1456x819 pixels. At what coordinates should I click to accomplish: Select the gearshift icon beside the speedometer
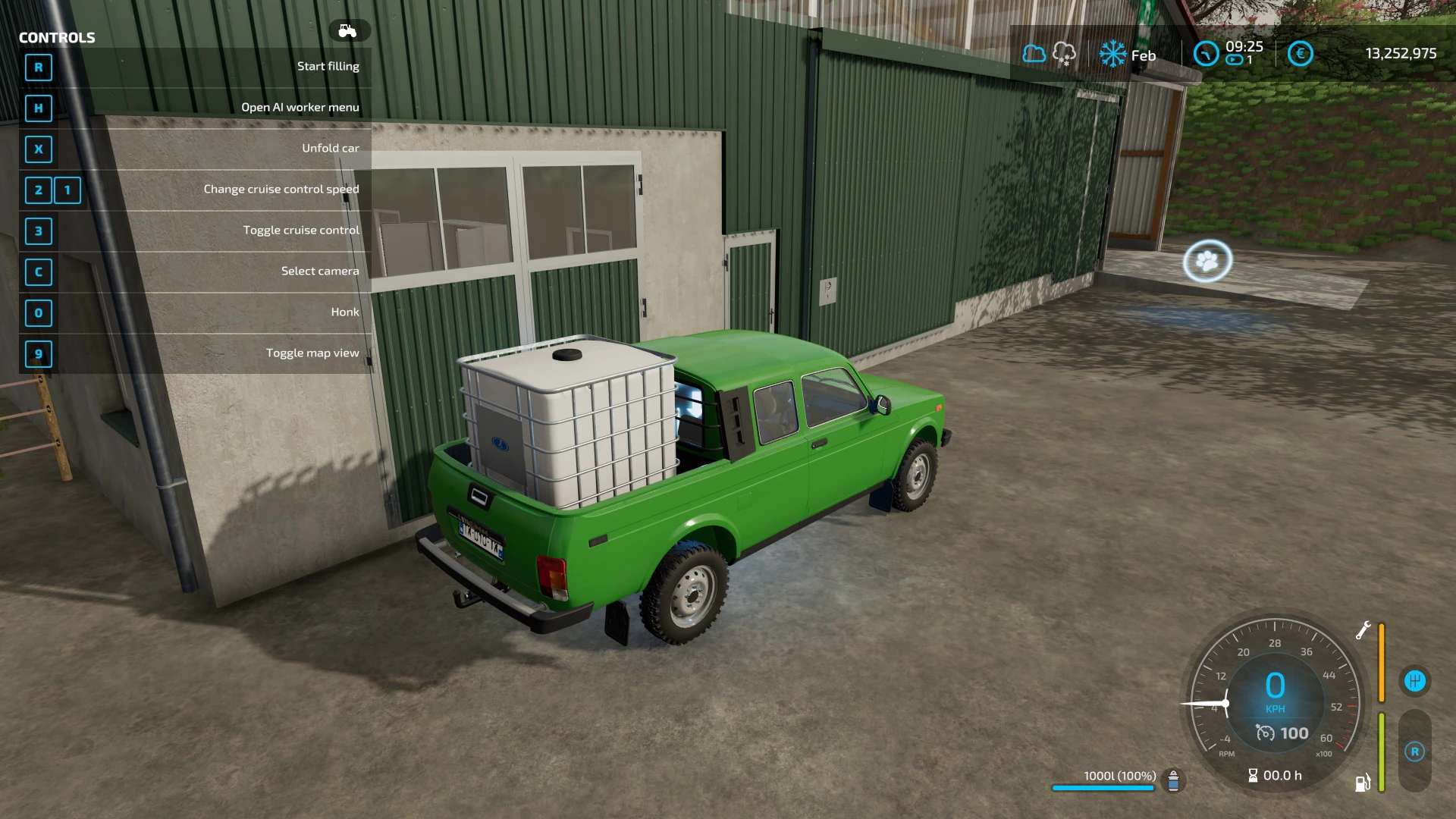pos(1414,681)
